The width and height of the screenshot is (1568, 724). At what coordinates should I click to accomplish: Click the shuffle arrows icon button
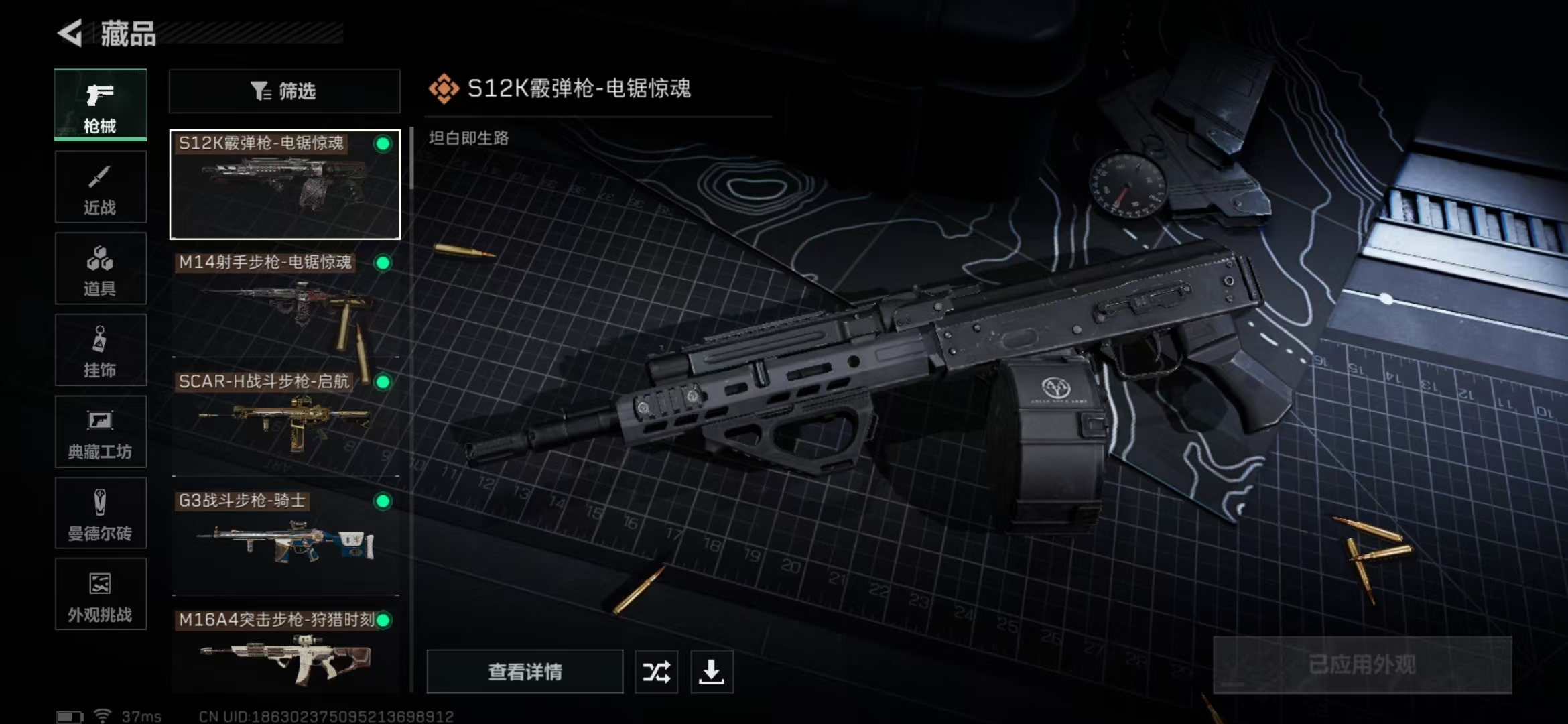pyautogui.click(x=656, y=672)
